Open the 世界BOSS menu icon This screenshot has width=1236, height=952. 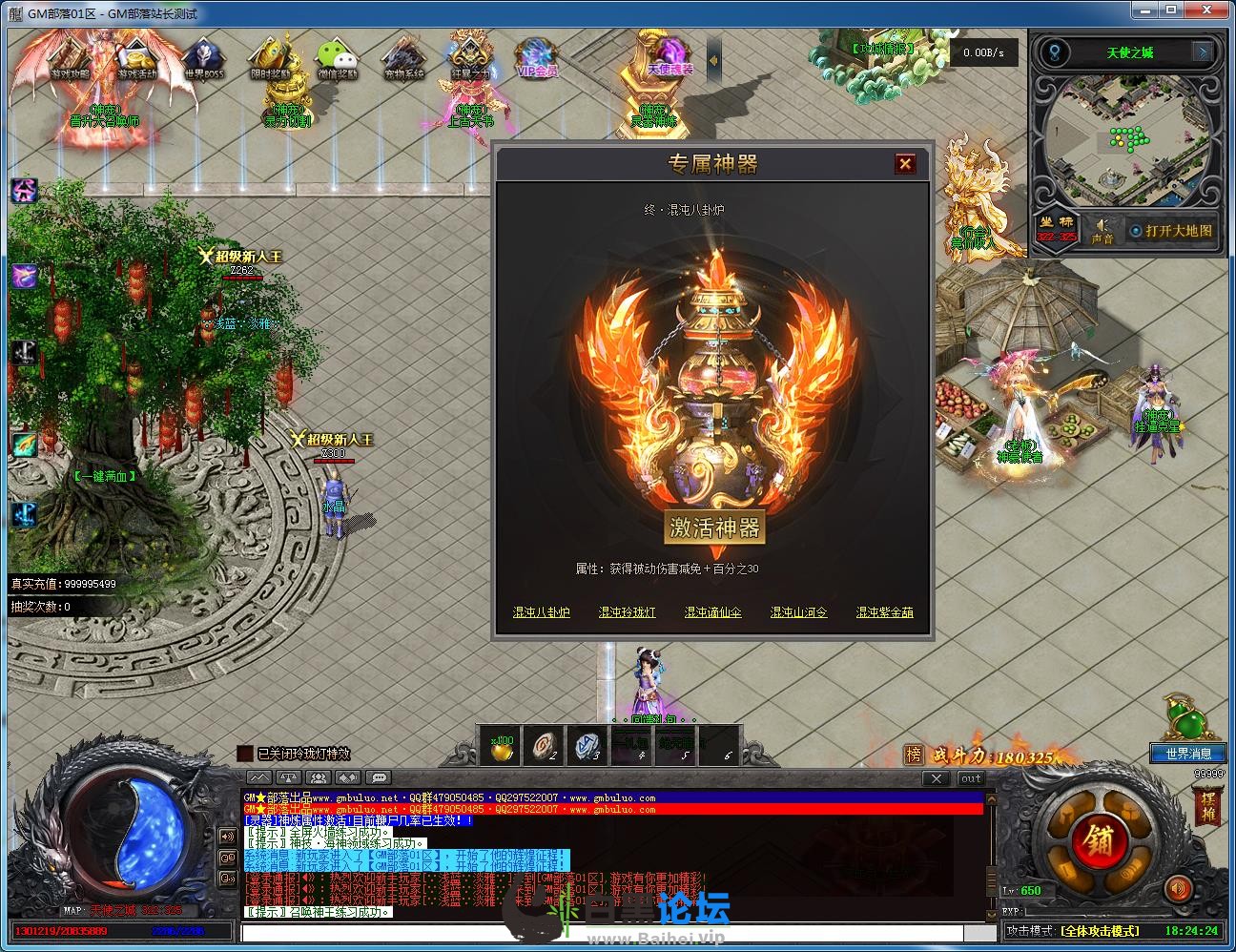[x=203, y=59]
